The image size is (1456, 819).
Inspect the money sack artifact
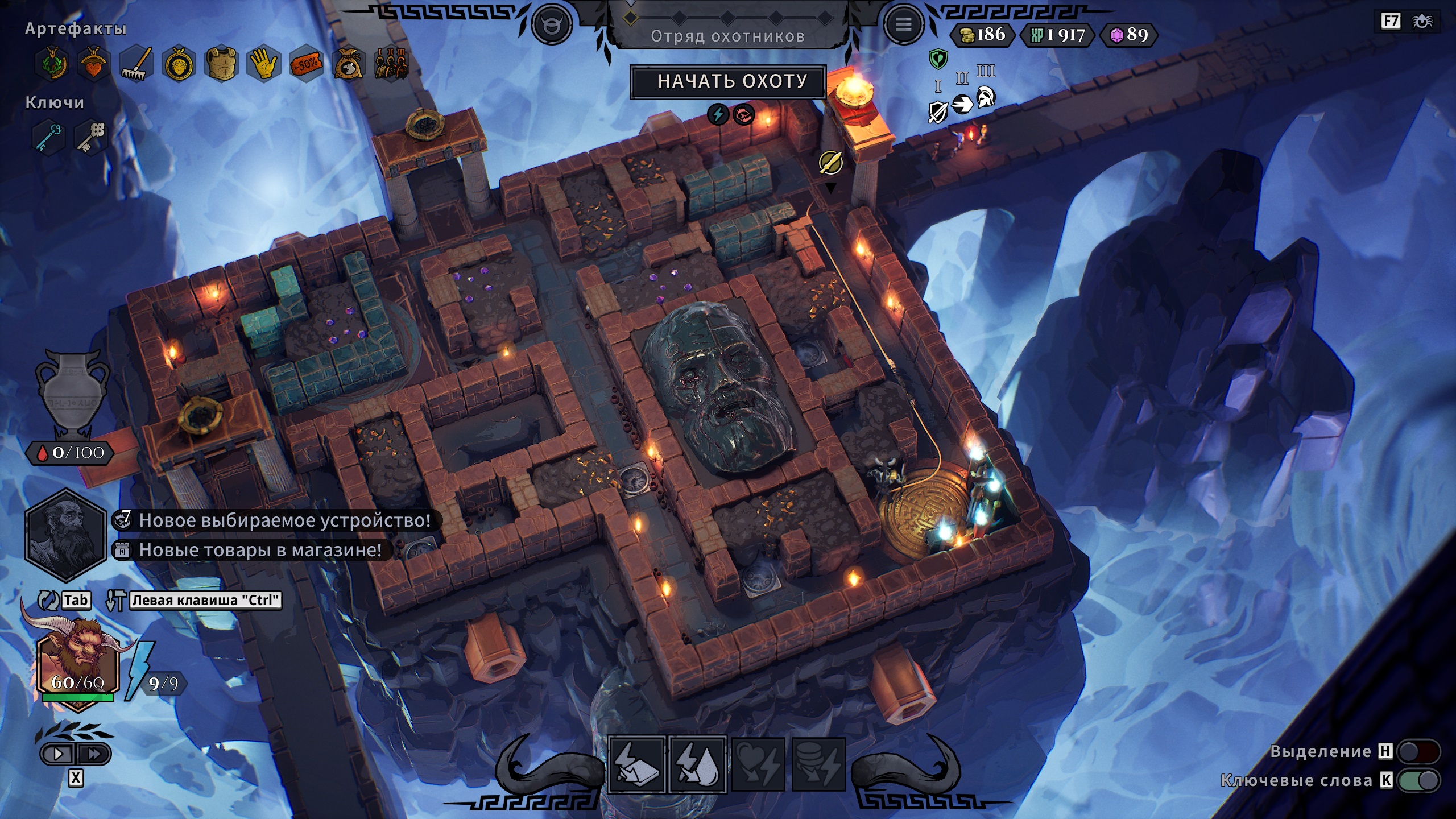tap(348, 64)
